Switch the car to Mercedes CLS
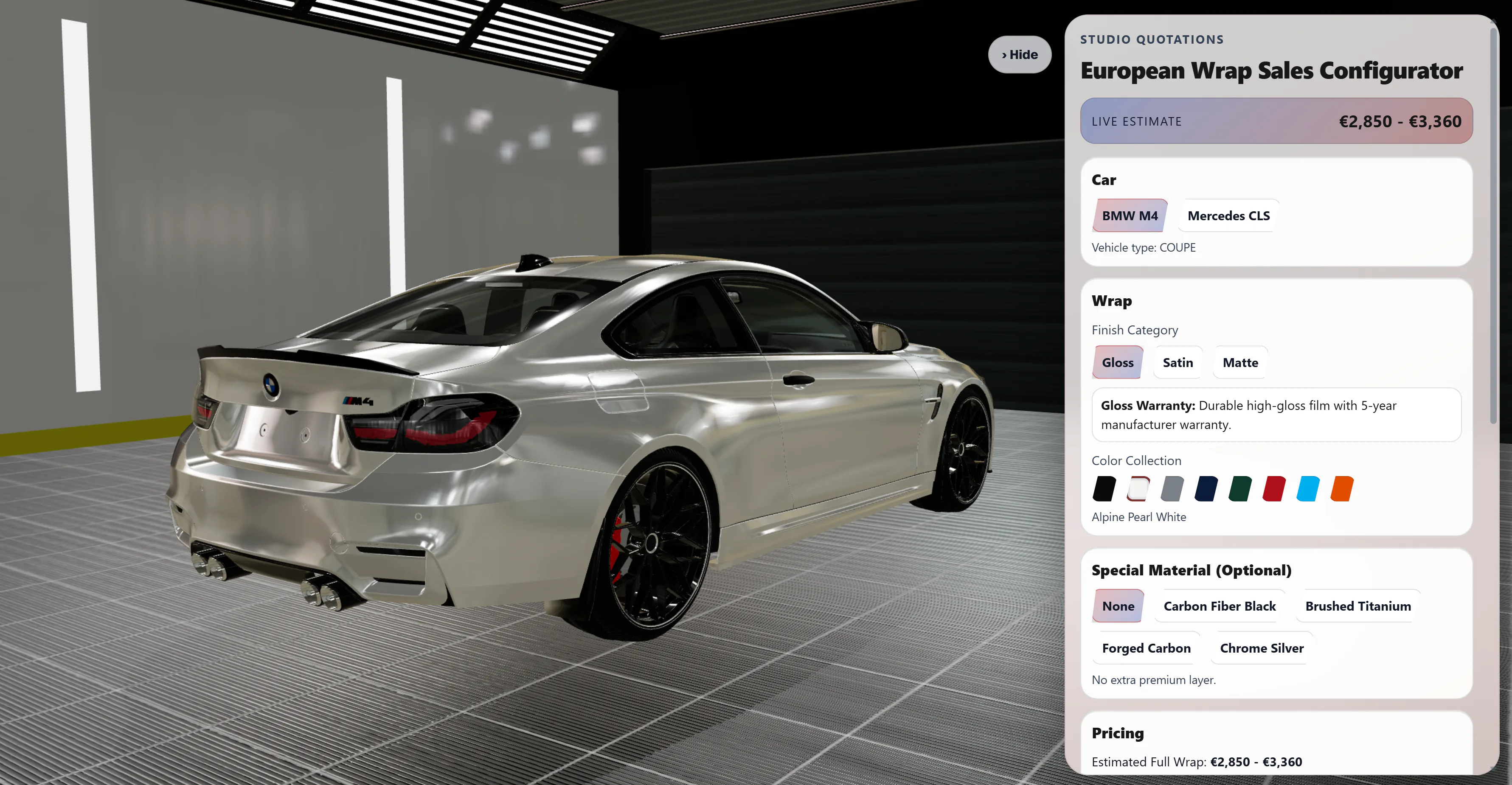The height and width of the screenshot is (785, 1512). pyautogui.click(x=1228, y=215)
